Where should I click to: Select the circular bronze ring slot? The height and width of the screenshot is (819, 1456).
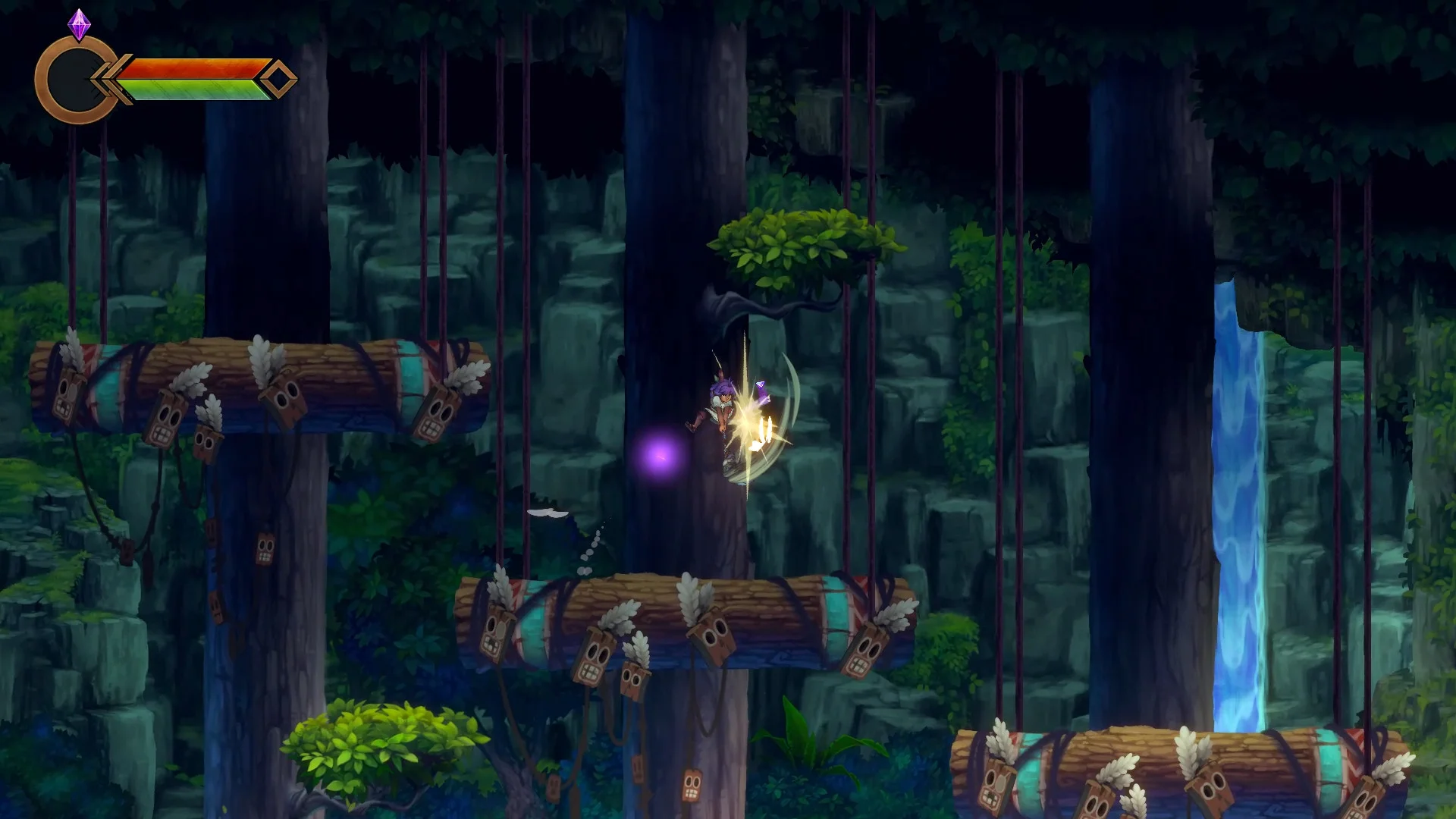click(74, 80)
